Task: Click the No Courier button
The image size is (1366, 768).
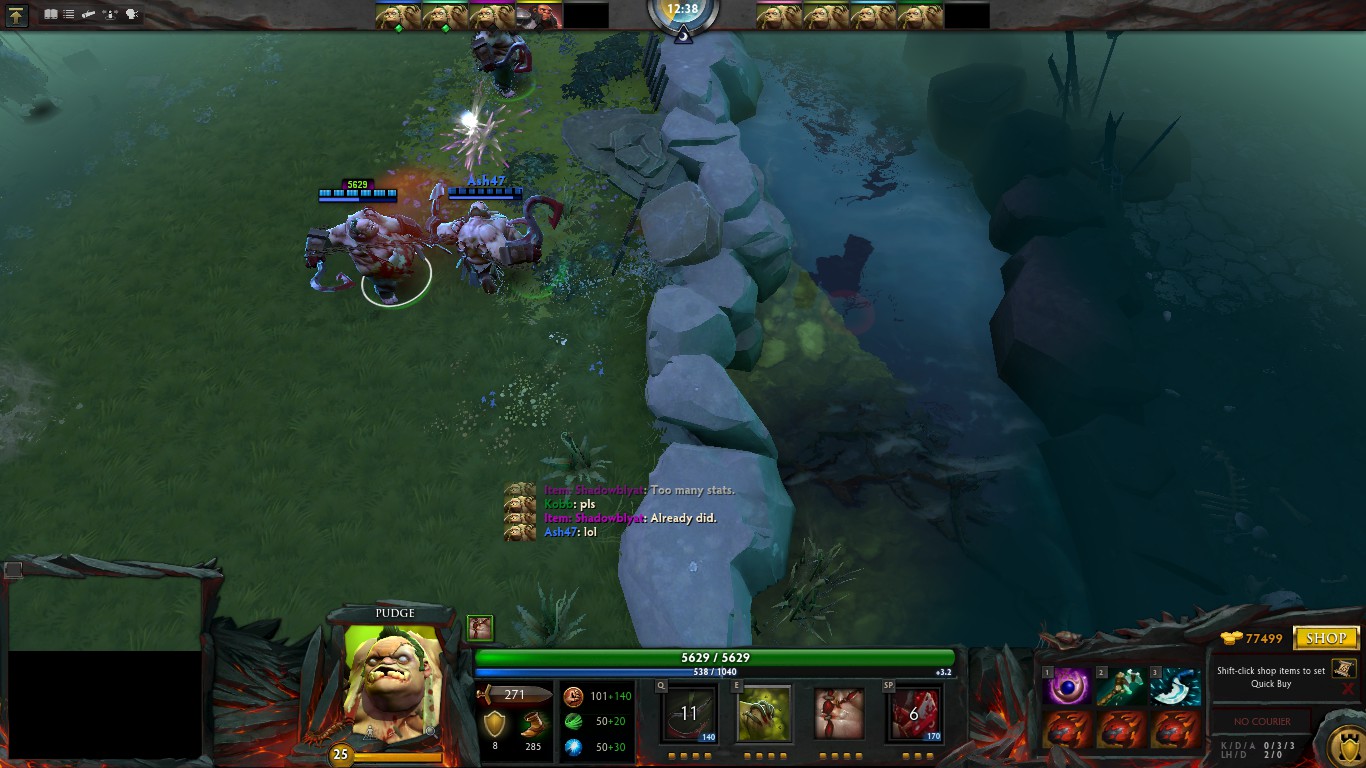Action: pos(1261,721)
